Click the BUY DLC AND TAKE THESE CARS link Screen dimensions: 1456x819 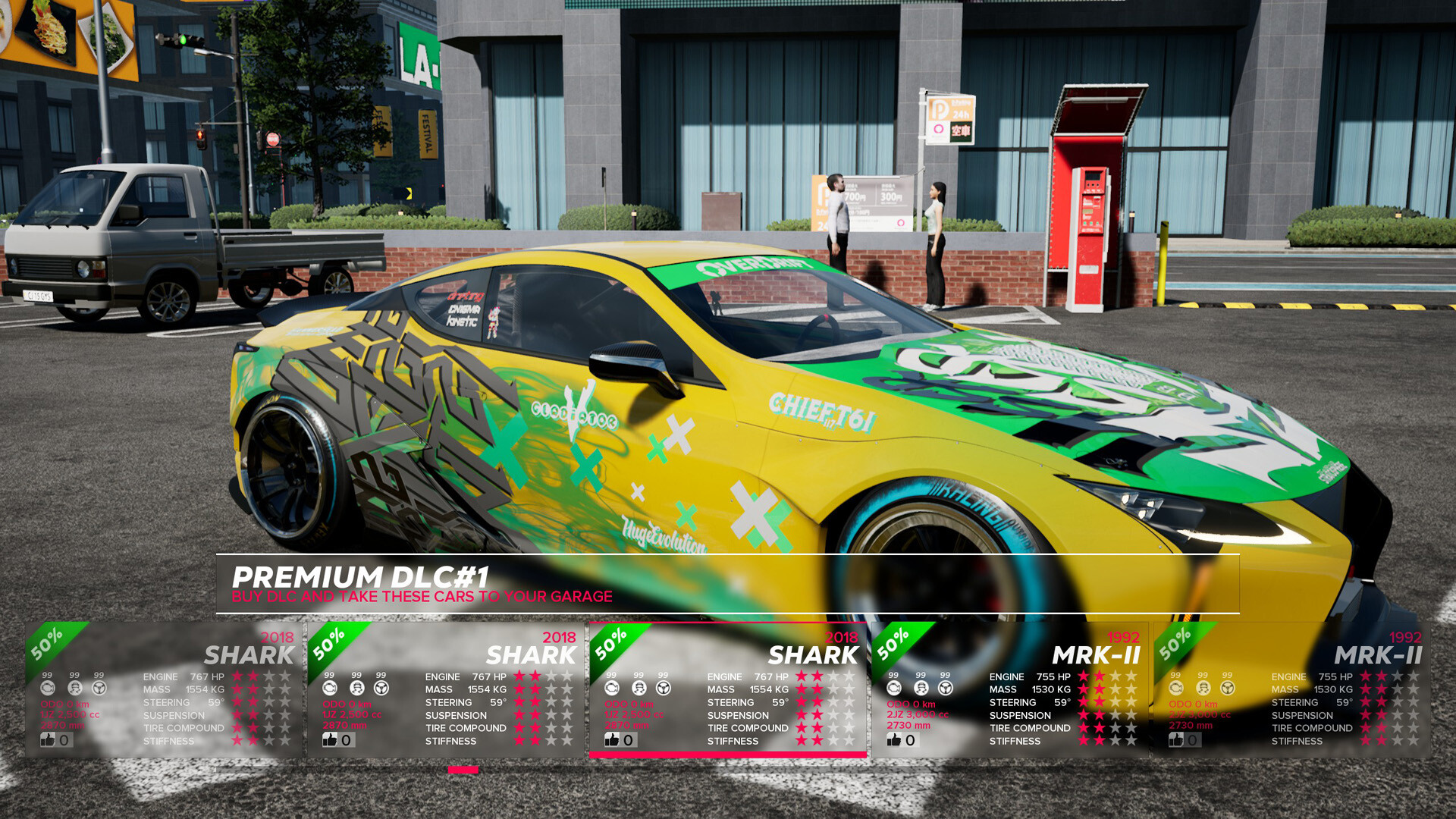[x=422, y=597]
